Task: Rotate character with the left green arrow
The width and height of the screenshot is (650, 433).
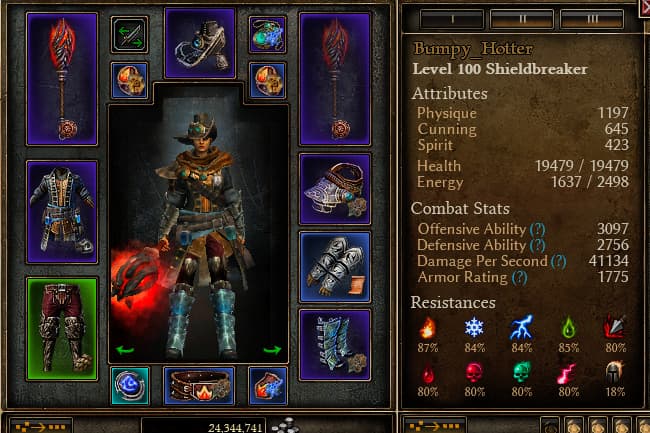Action: (127, 349)
